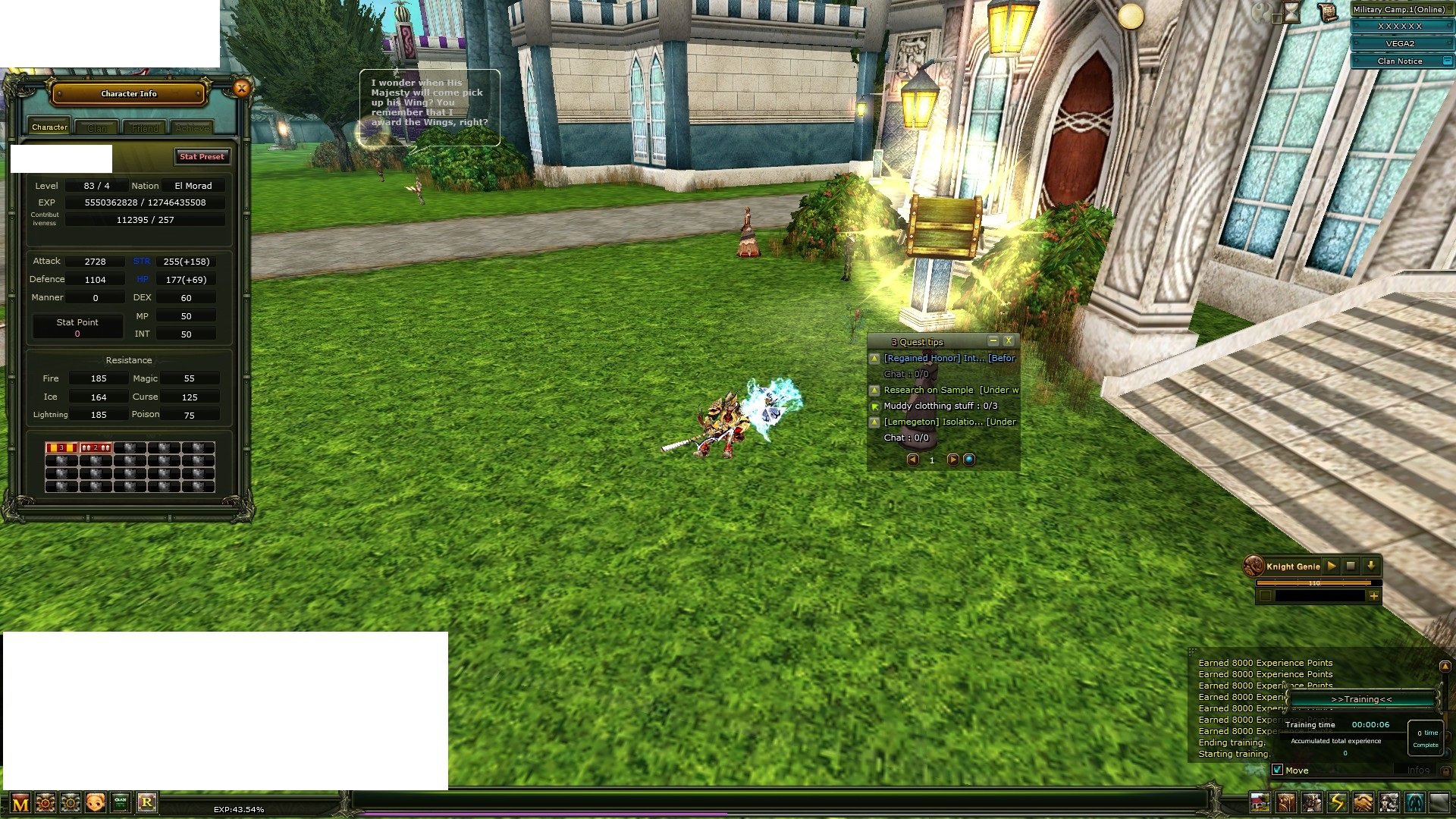Viewport: 1456px width, 819px height.
Task: Open the Friend tab in Character Info
Action: [x=144, y=127]
